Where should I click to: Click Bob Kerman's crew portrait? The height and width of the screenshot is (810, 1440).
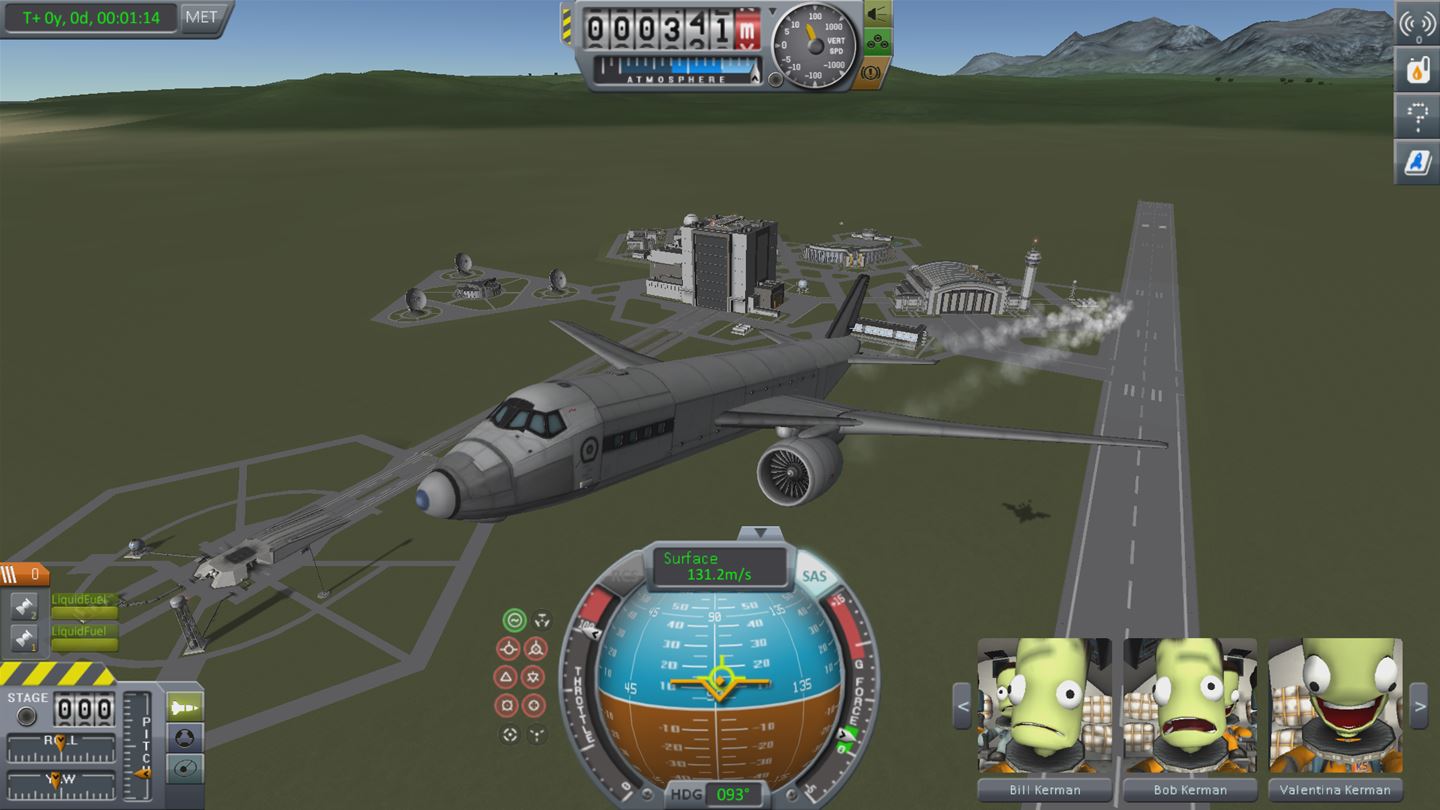(1190, 705)
